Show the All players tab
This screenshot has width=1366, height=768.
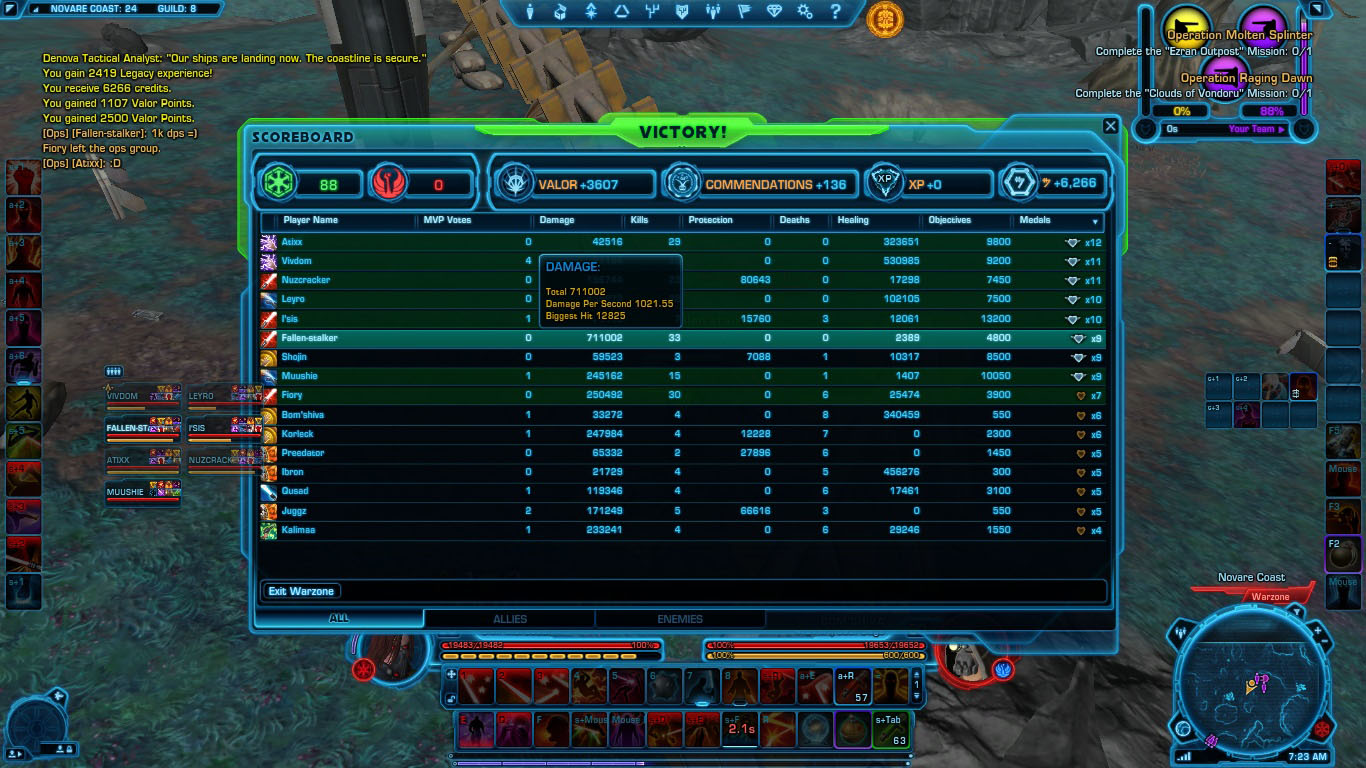339,619
